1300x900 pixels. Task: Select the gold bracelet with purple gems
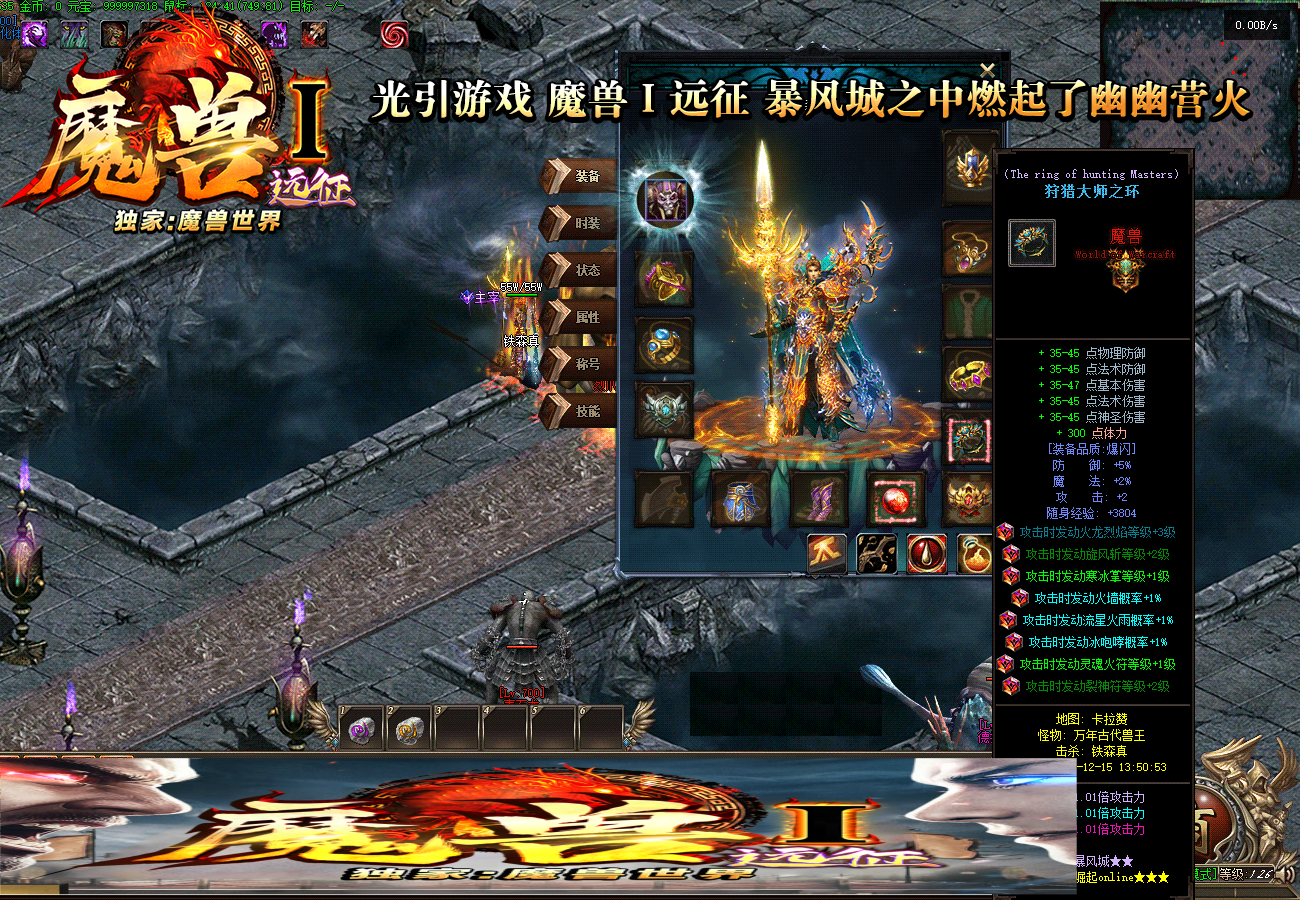(970, 375)
